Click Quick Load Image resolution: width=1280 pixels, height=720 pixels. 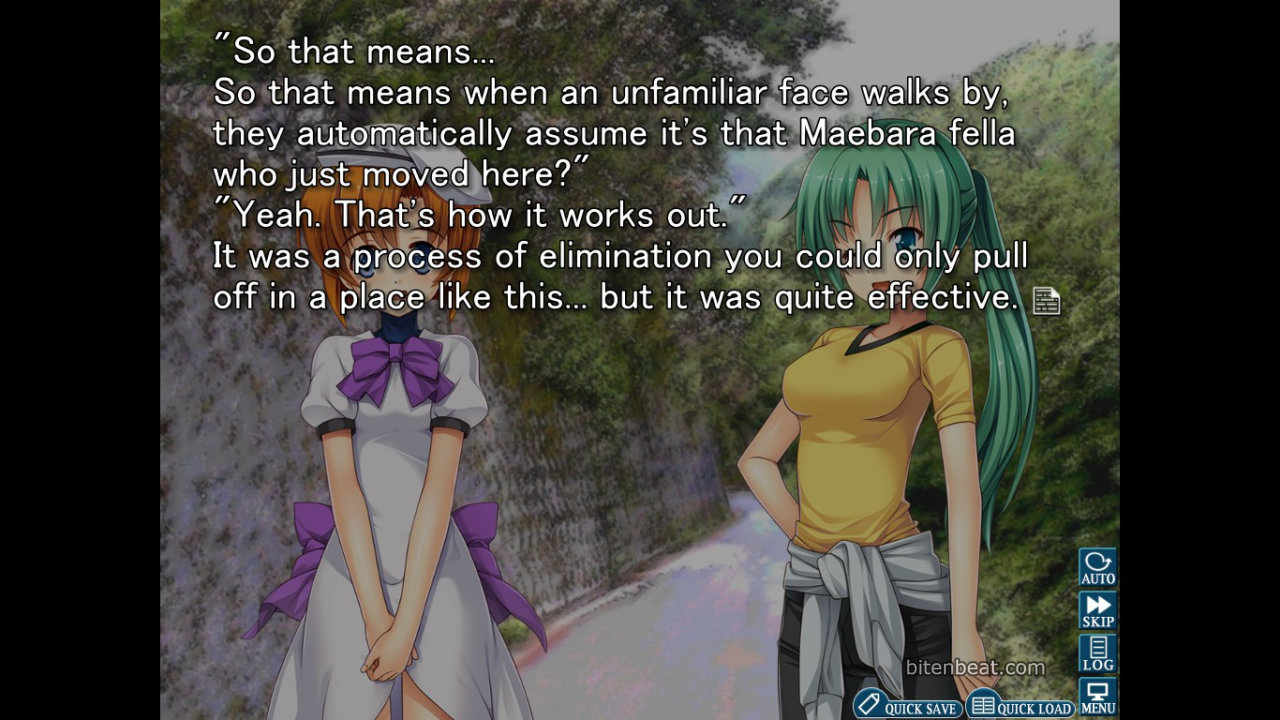tap(1021, 705)
